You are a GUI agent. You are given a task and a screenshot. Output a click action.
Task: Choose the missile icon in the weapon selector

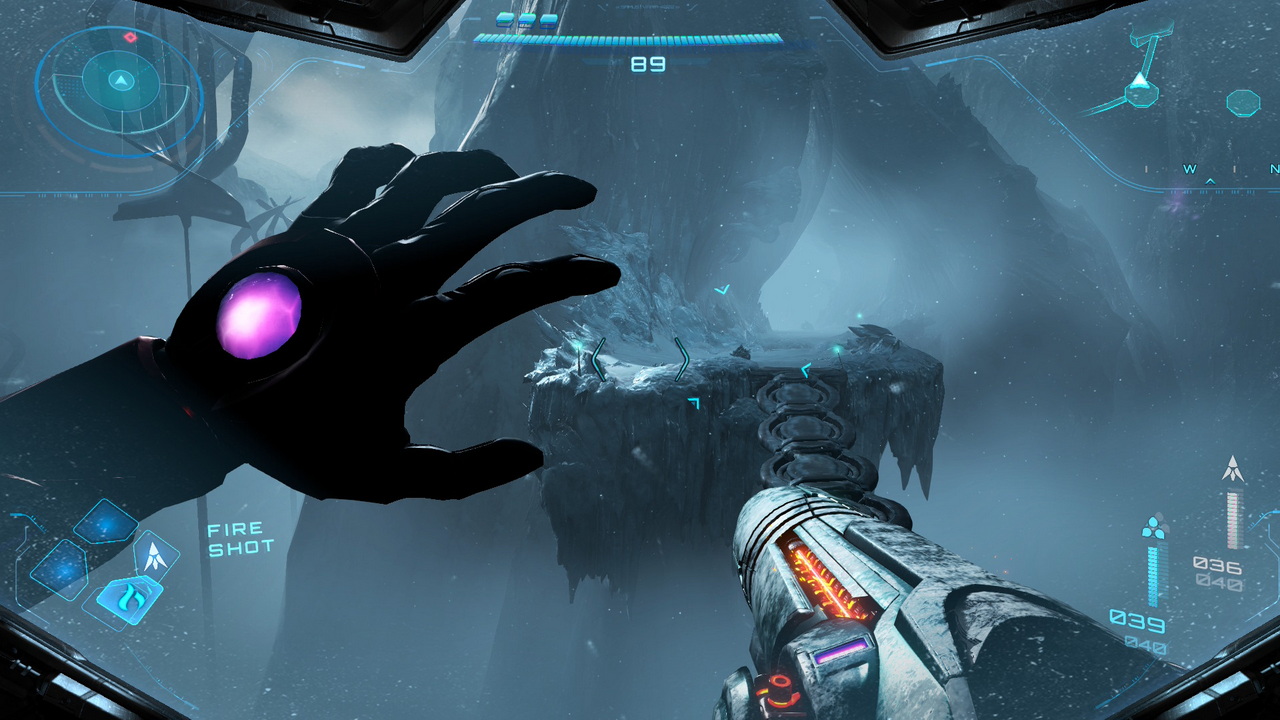tap(157, 556)
